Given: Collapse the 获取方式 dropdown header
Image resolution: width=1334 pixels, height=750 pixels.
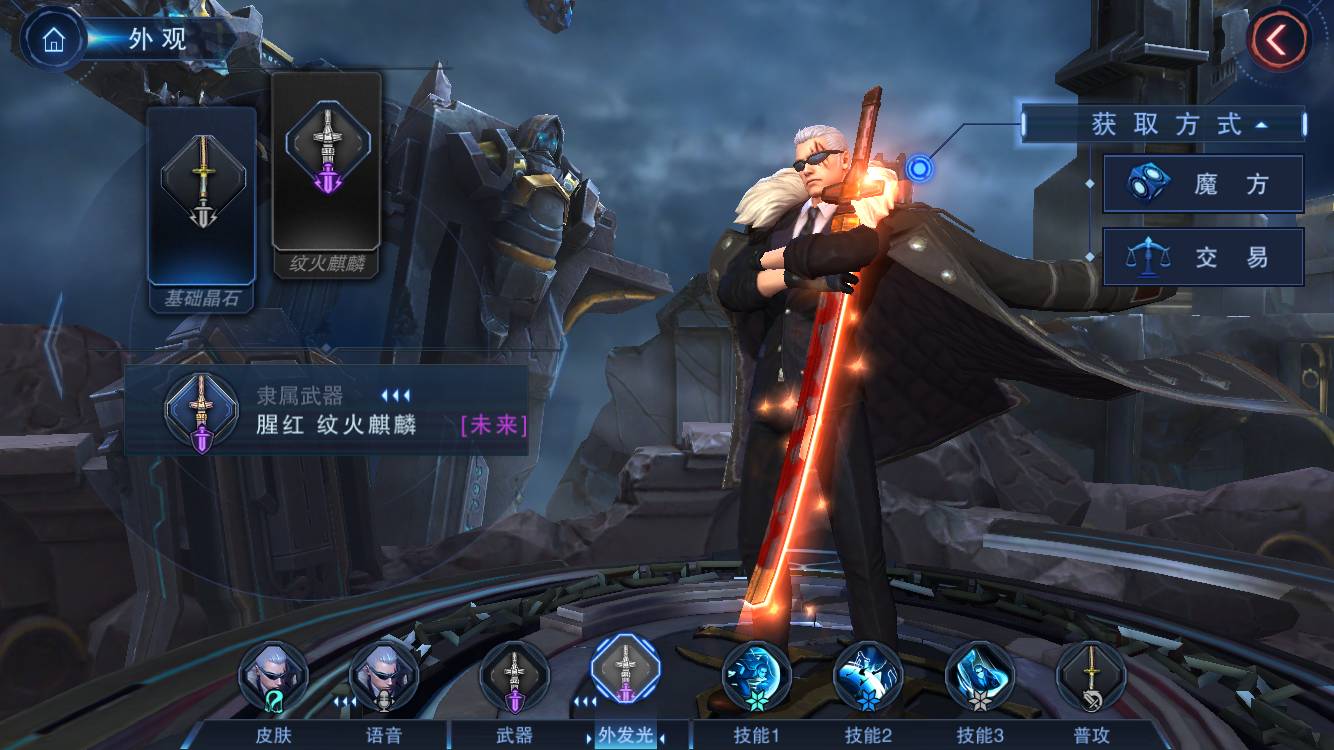Looking at the screenshot, I should (x=1164, y=125).
